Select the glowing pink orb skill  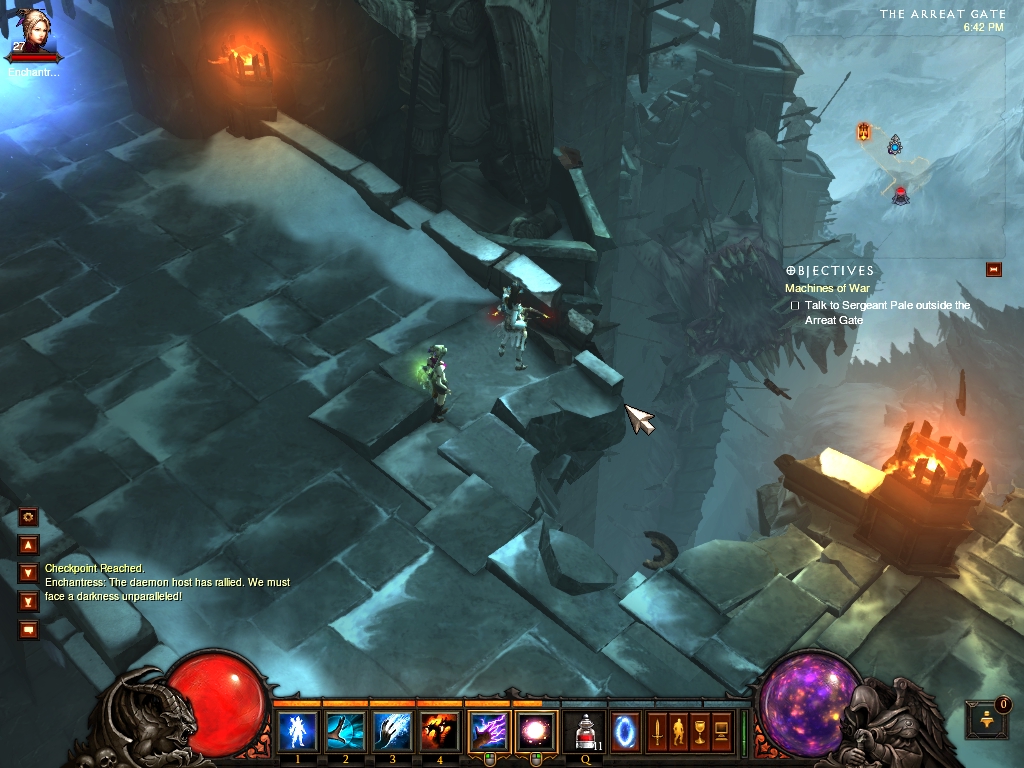(x=534, y=731)
